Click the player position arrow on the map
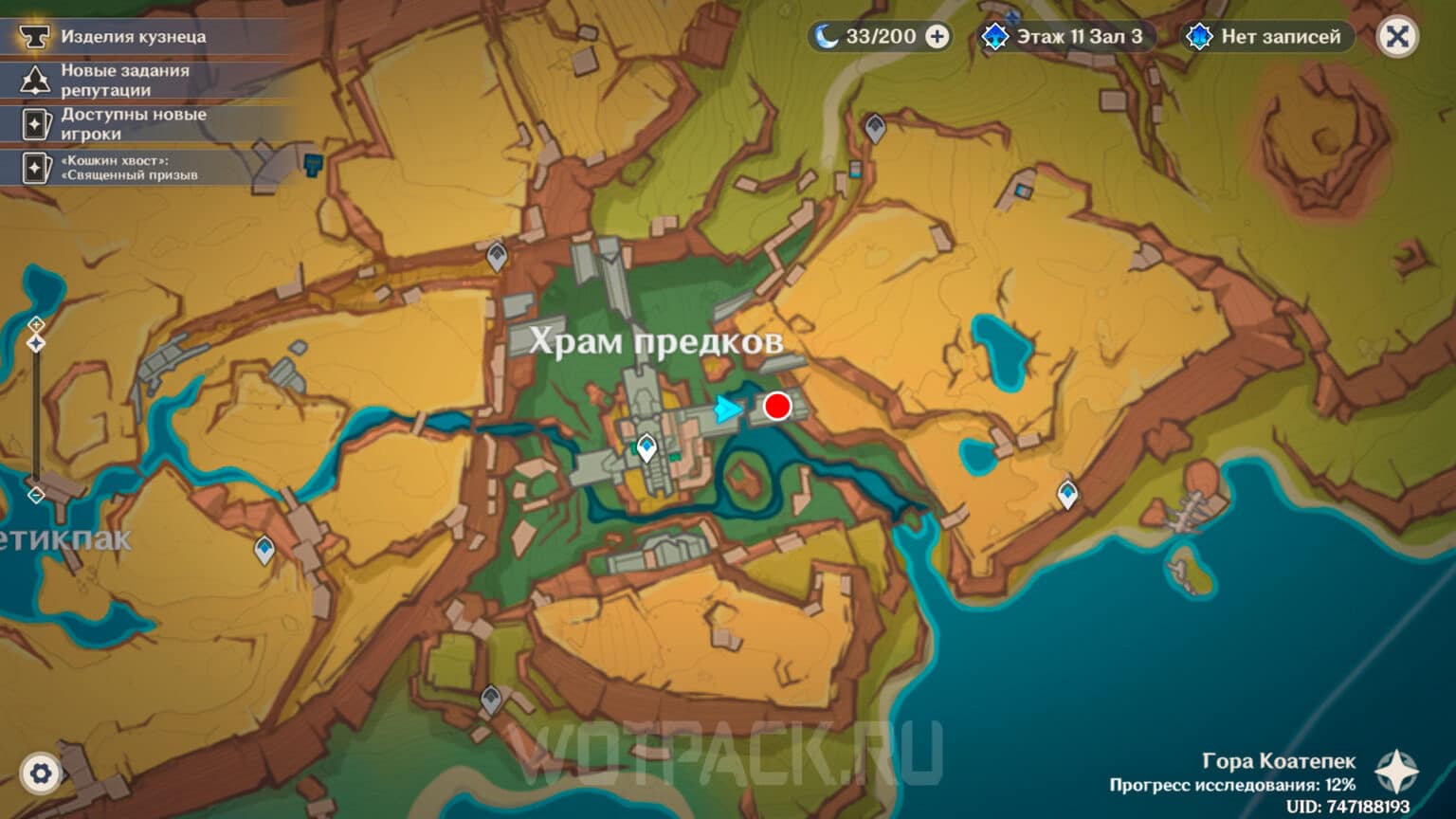1456x819 pixels. click(x=725, y=410)
